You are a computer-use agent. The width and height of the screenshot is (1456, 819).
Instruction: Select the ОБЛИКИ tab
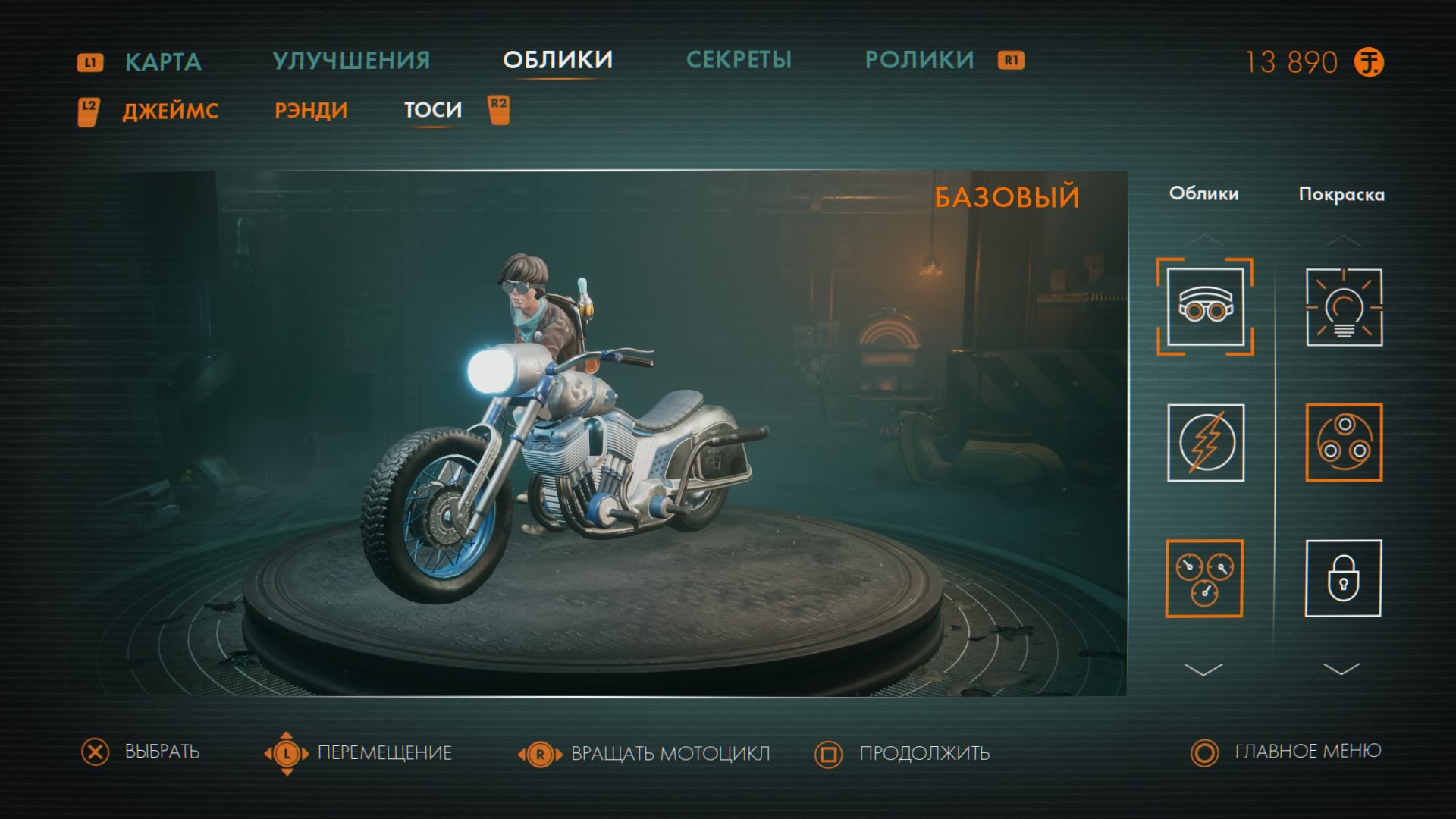click(557, 61)
